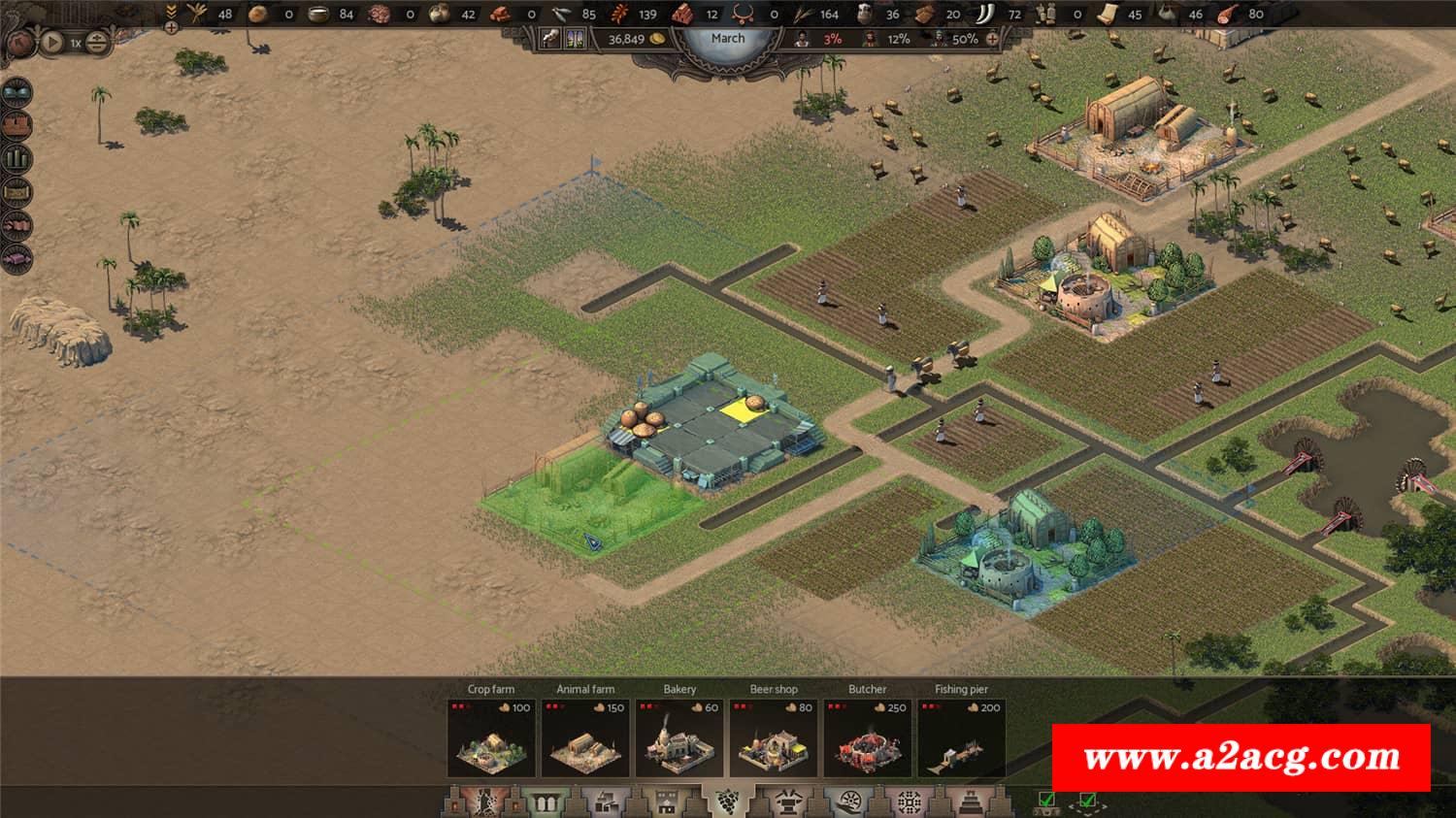Click the play button for game speed

(52, 43)
